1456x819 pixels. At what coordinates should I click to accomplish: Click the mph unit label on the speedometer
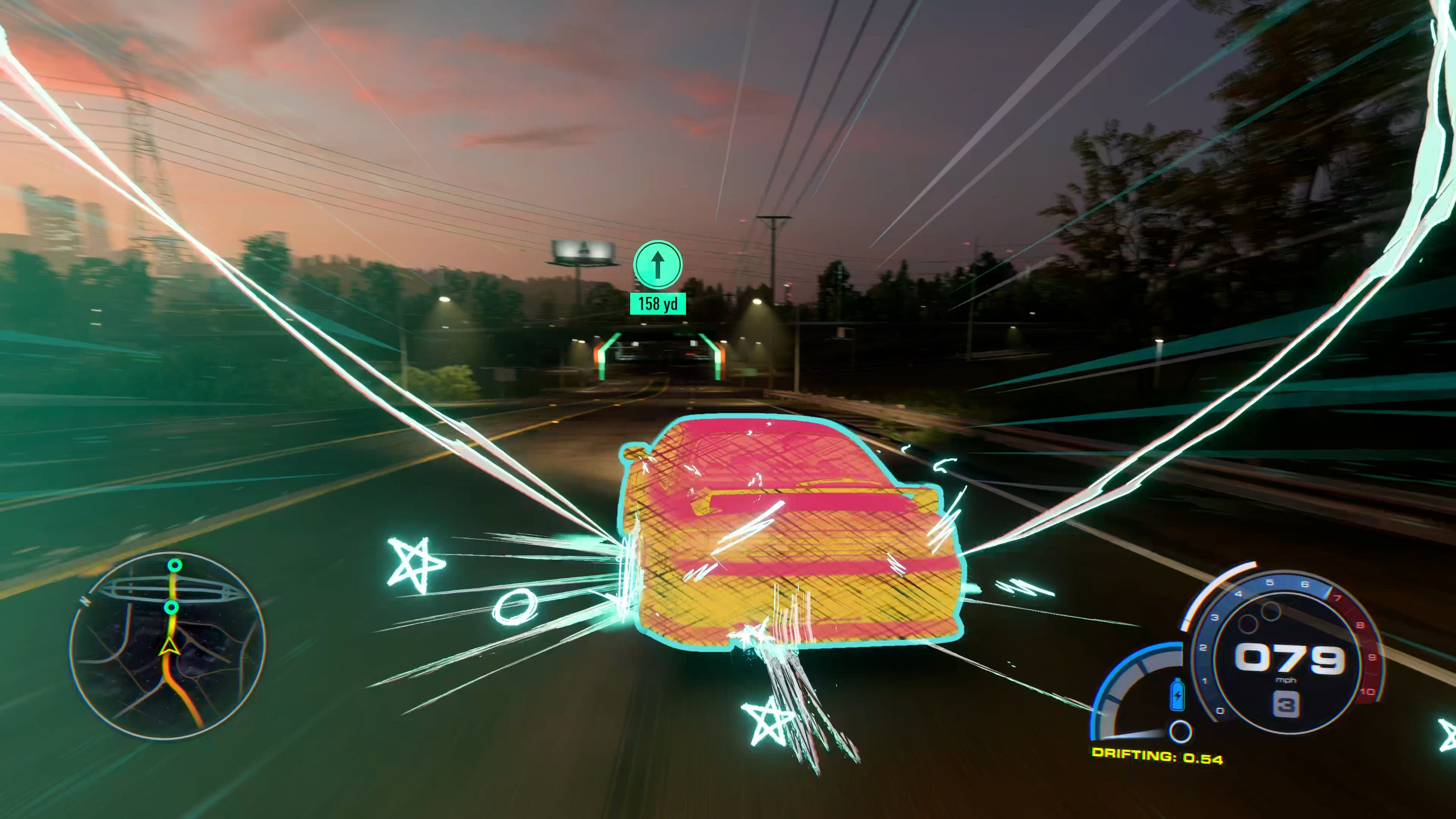point(1287,681)
